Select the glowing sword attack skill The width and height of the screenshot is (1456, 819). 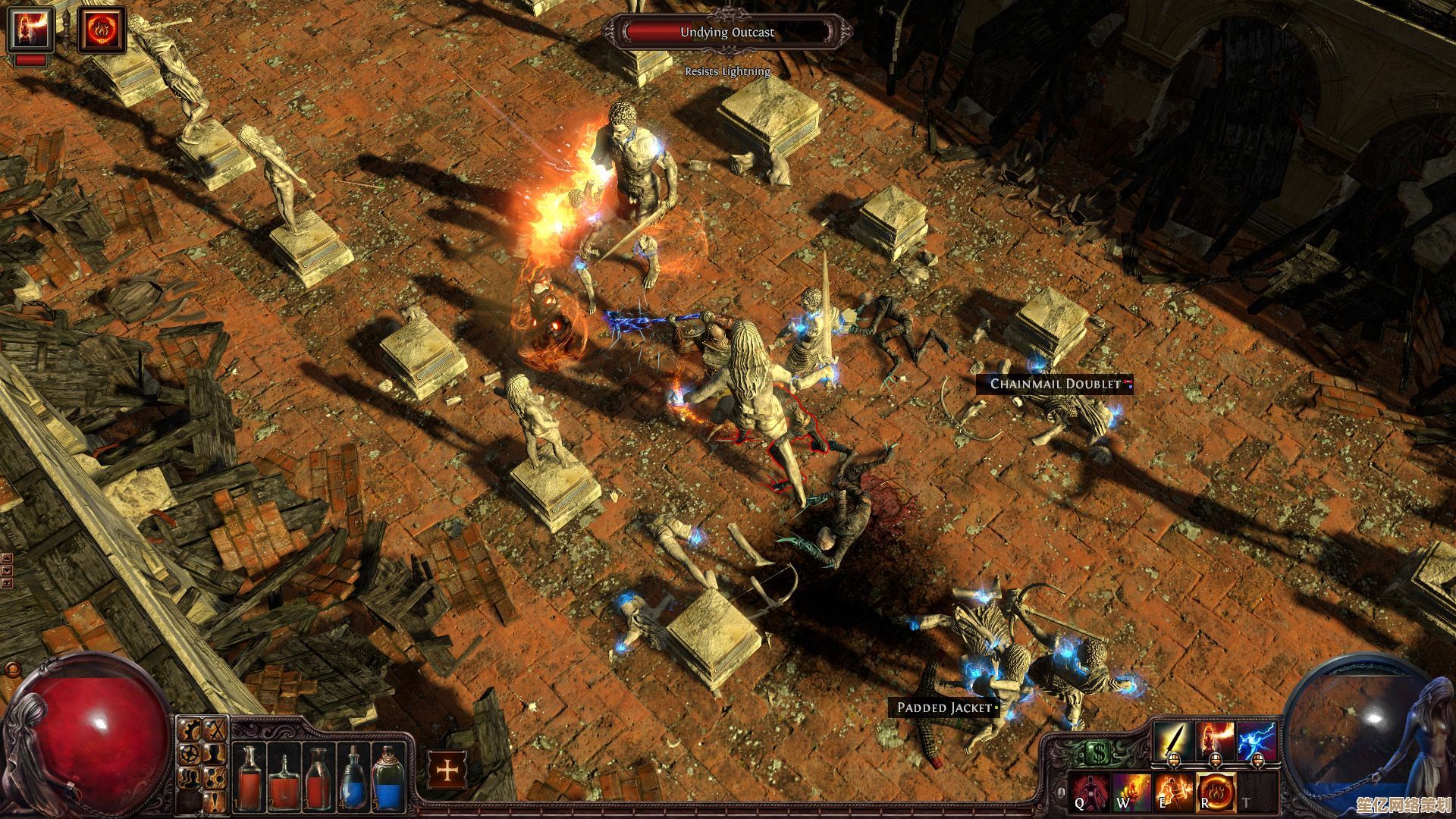1172,739
